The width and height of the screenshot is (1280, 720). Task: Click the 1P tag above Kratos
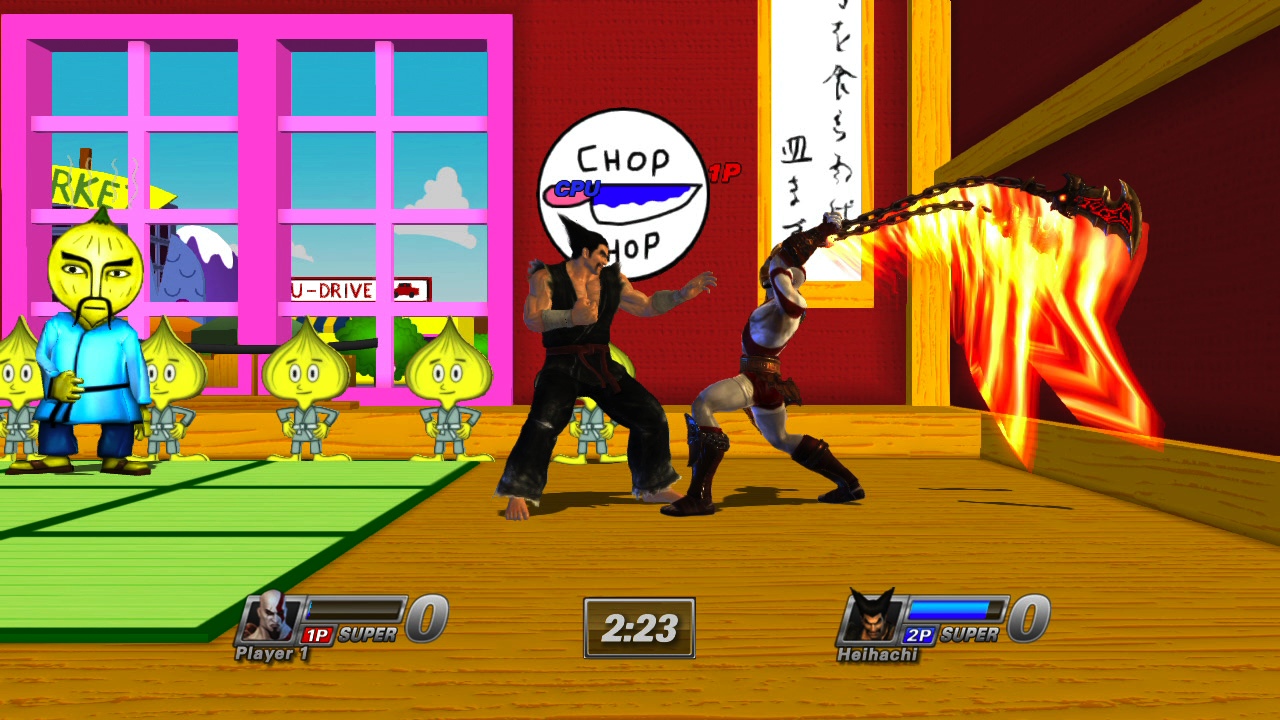pyautogui.click(x=724, y=174)
